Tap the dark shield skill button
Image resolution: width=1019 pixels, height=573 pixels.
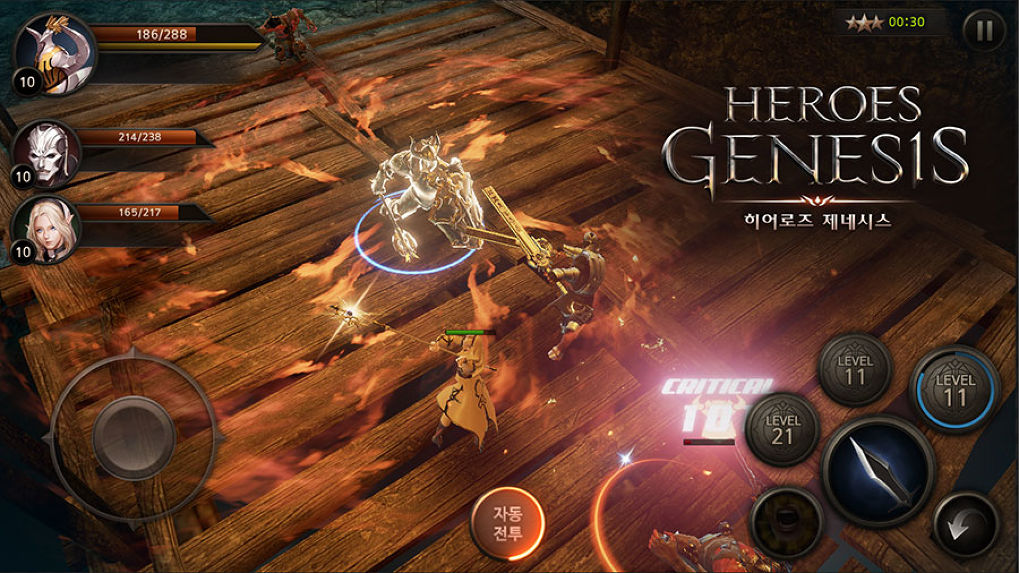787,521
